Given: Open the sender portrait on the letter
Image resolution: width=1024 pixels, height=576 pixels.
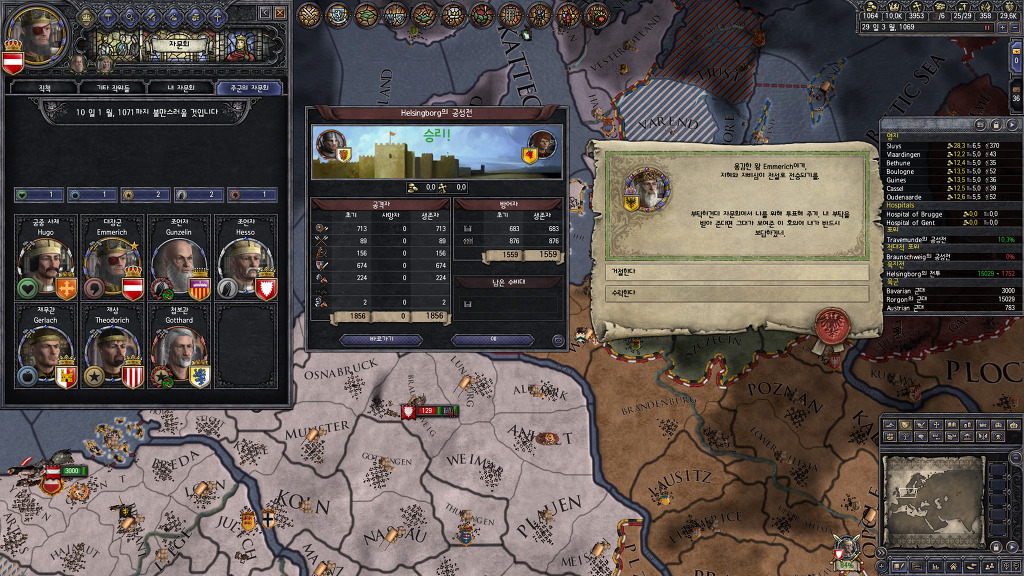Looking at the screenshot, I should (645, 190).
